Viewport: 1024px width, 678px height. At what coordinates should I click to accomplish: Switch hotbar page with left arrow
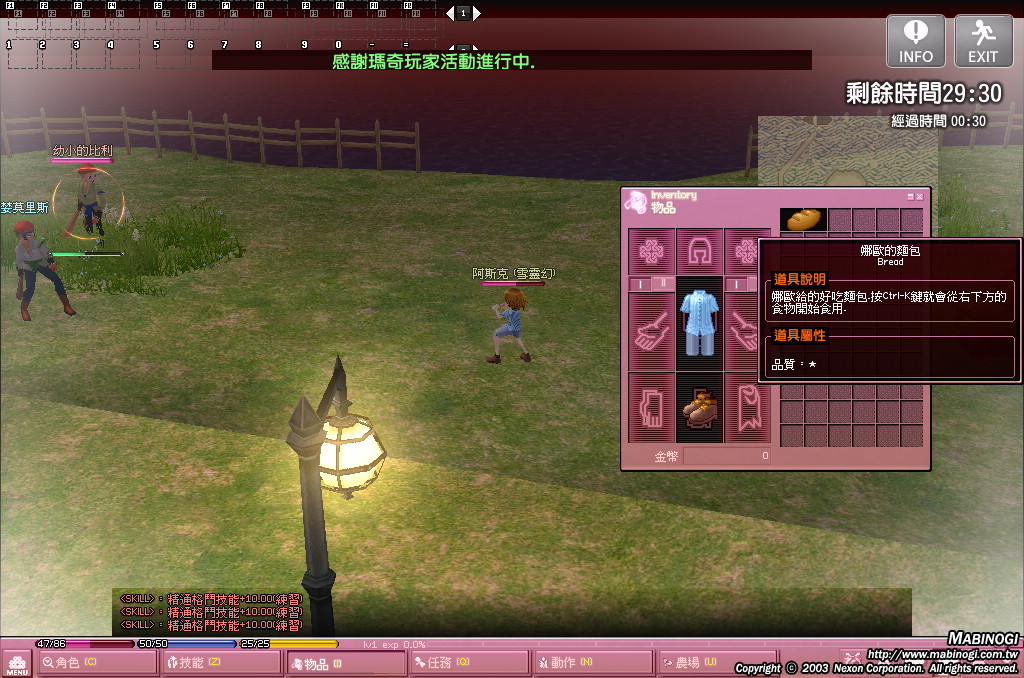click(450, 13)
